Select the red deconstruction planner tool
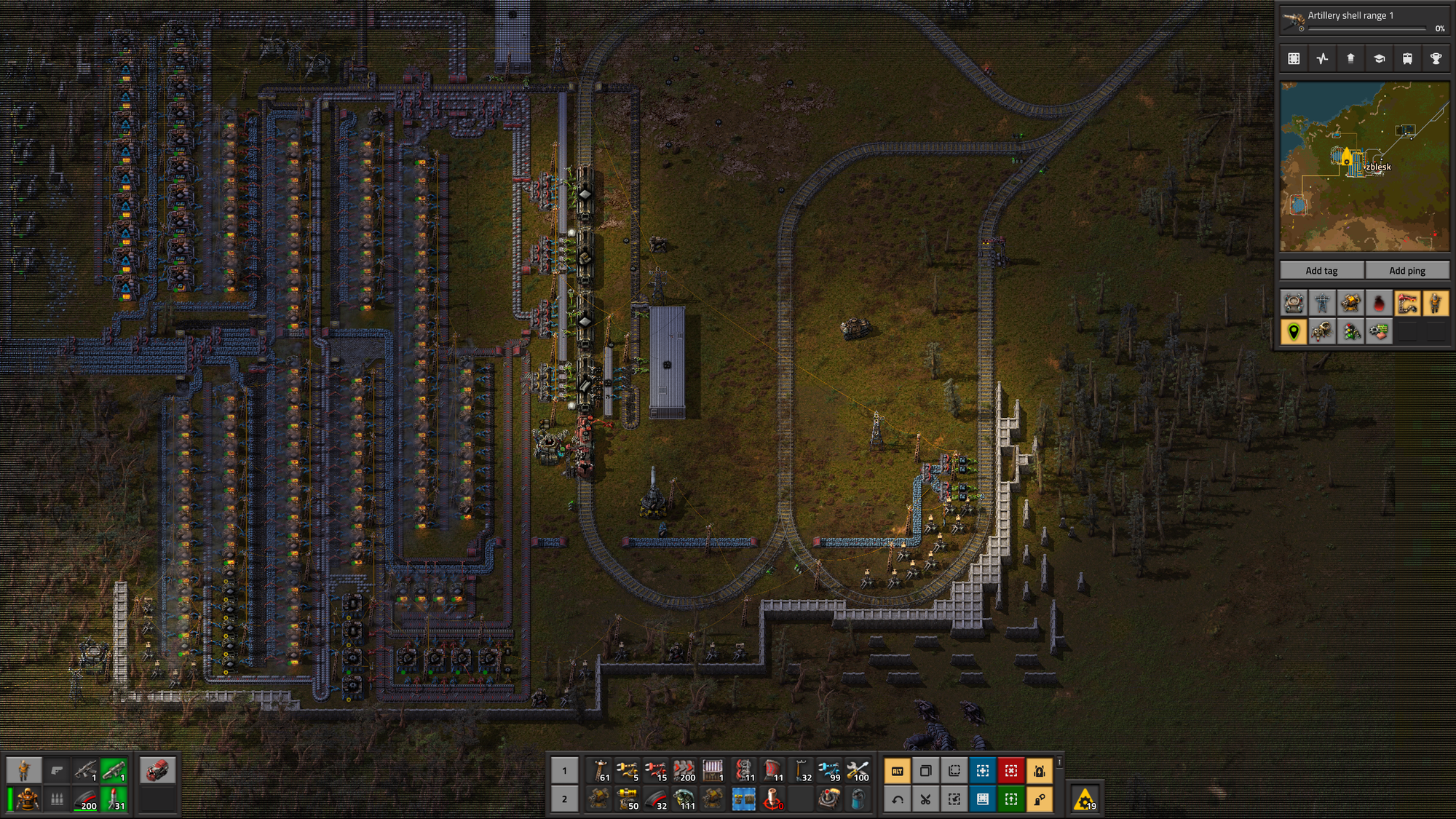The image size is (1456, 819). [x=1011, y=770]
